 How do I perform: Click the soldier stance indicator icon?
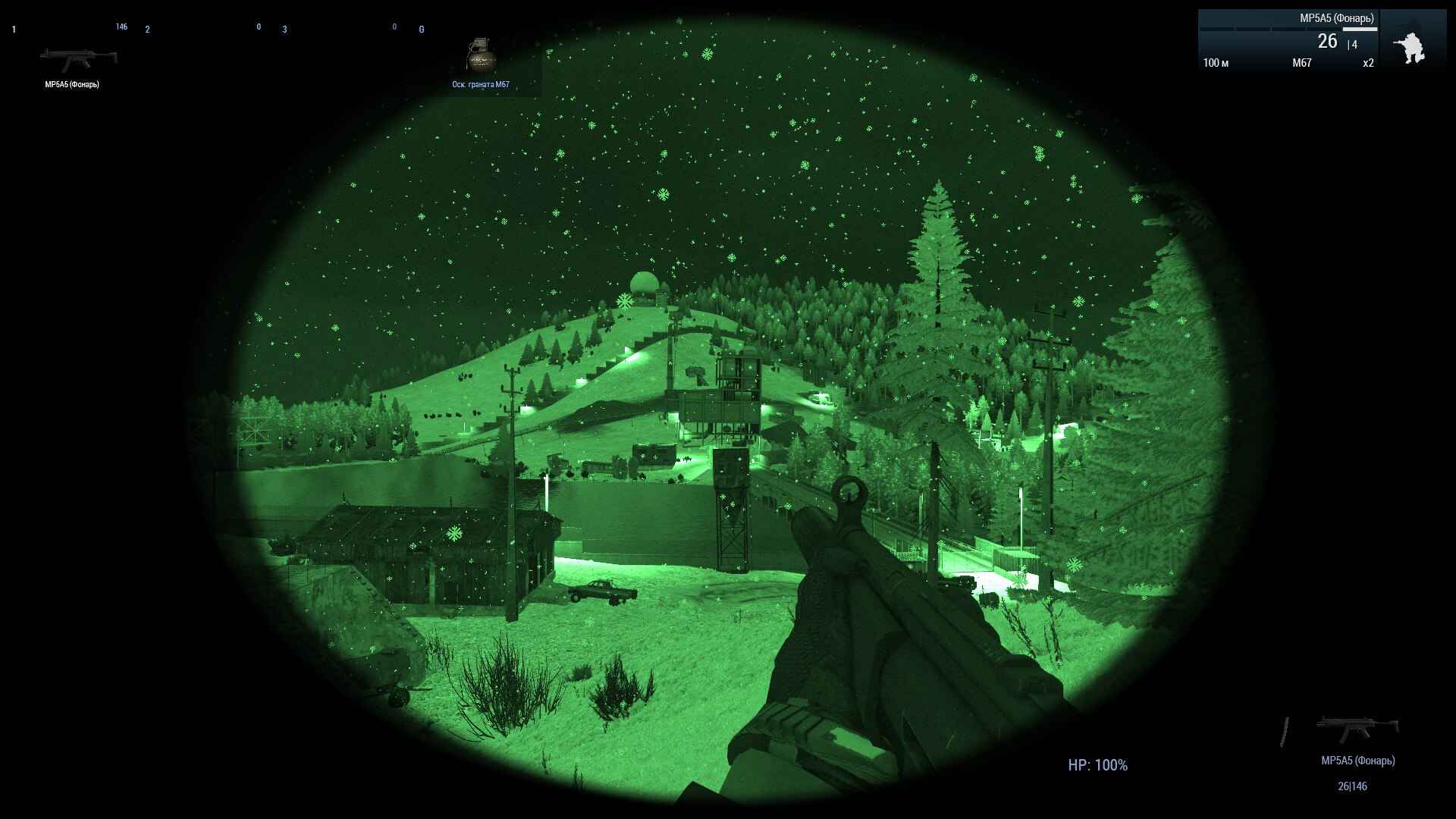pos(1410,45)
